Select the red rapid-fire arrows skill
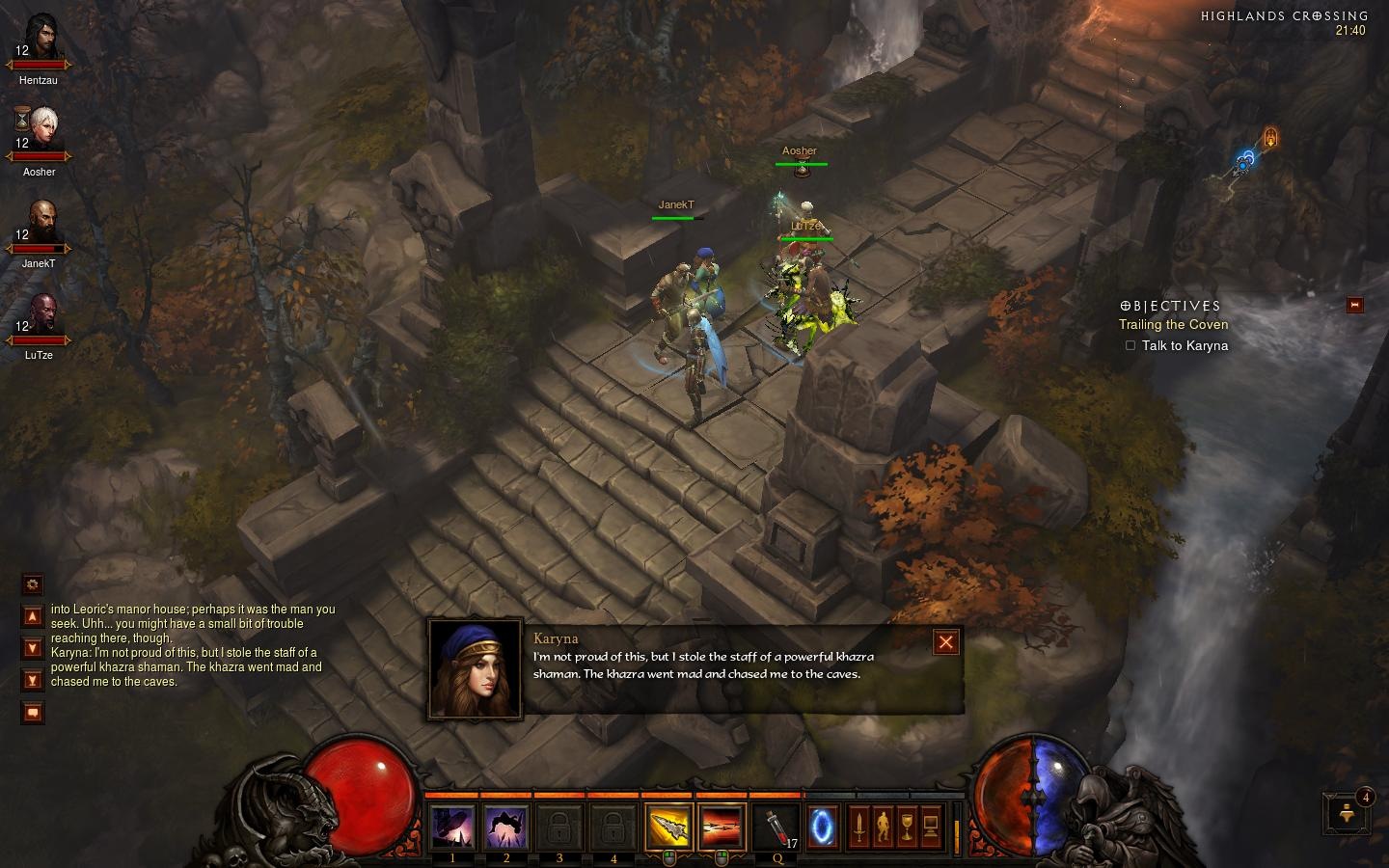 pyautogui.click(x=722, y=827)
